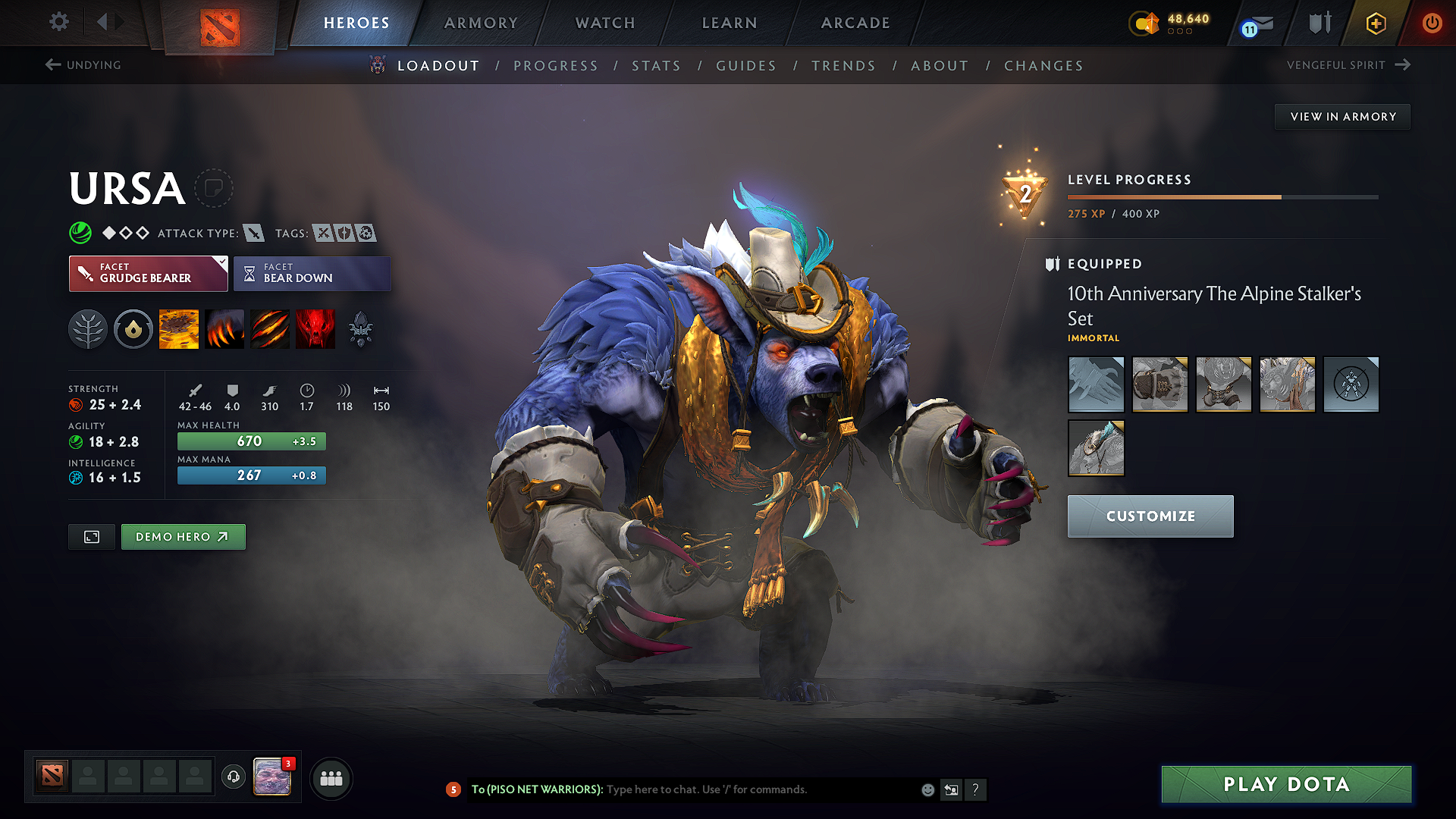This screenshot has height=819, width=1456.
Task: Expand chat channel options with help icon
Action: pyautogui.click(x=976, y=789)
